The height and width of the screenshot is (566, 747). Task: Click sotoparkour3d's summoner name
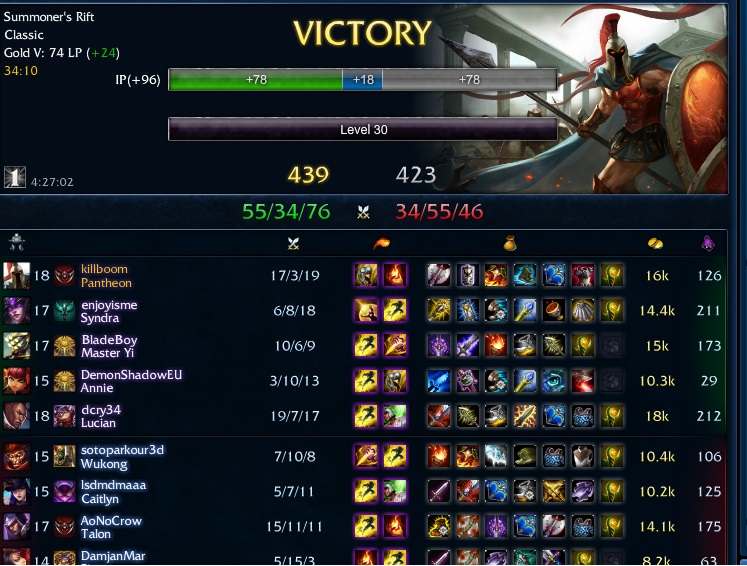pyautogui.click(x=122, y=450)
